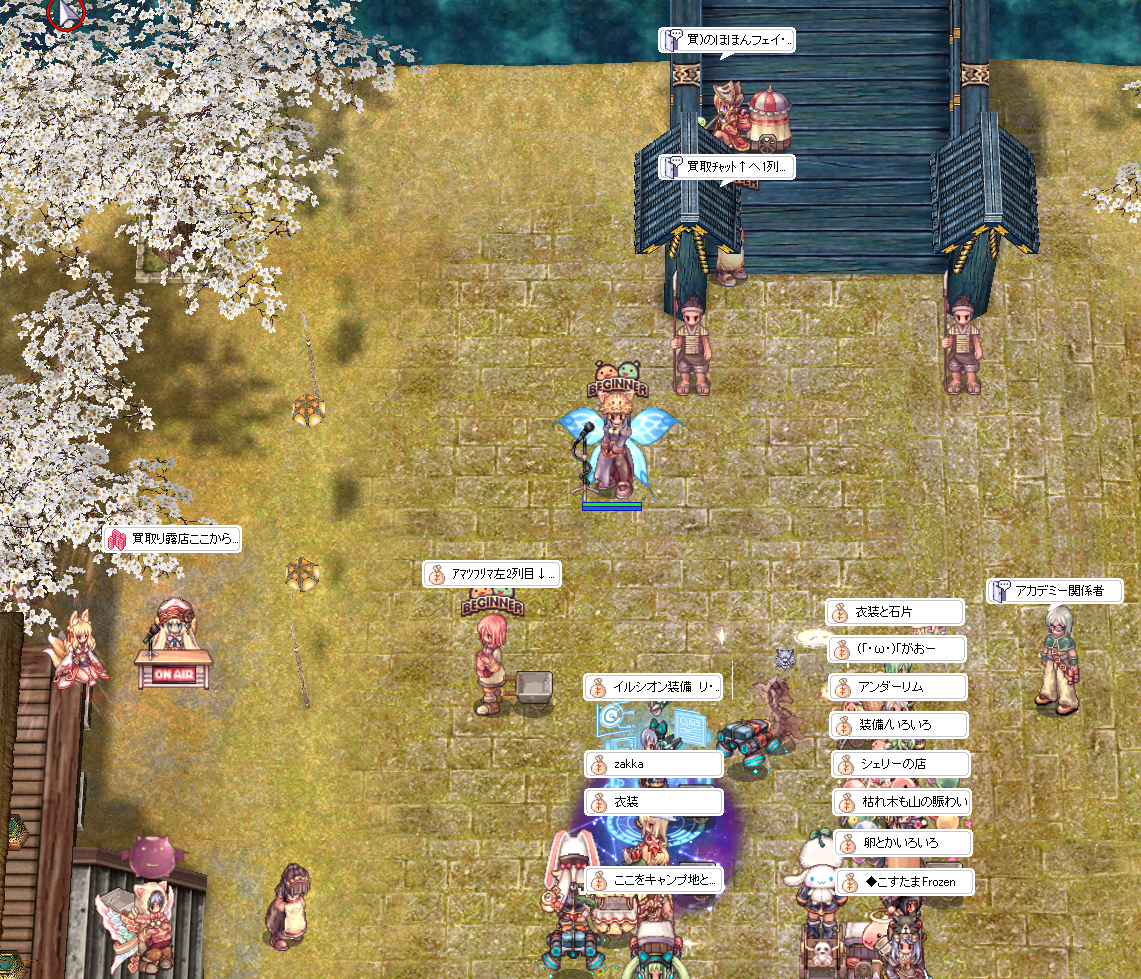This screenshot has width=1141, height=979.
Task: Open the シェリーの店 shop sign
Action: pyautogui.click(x=900, y=764)
